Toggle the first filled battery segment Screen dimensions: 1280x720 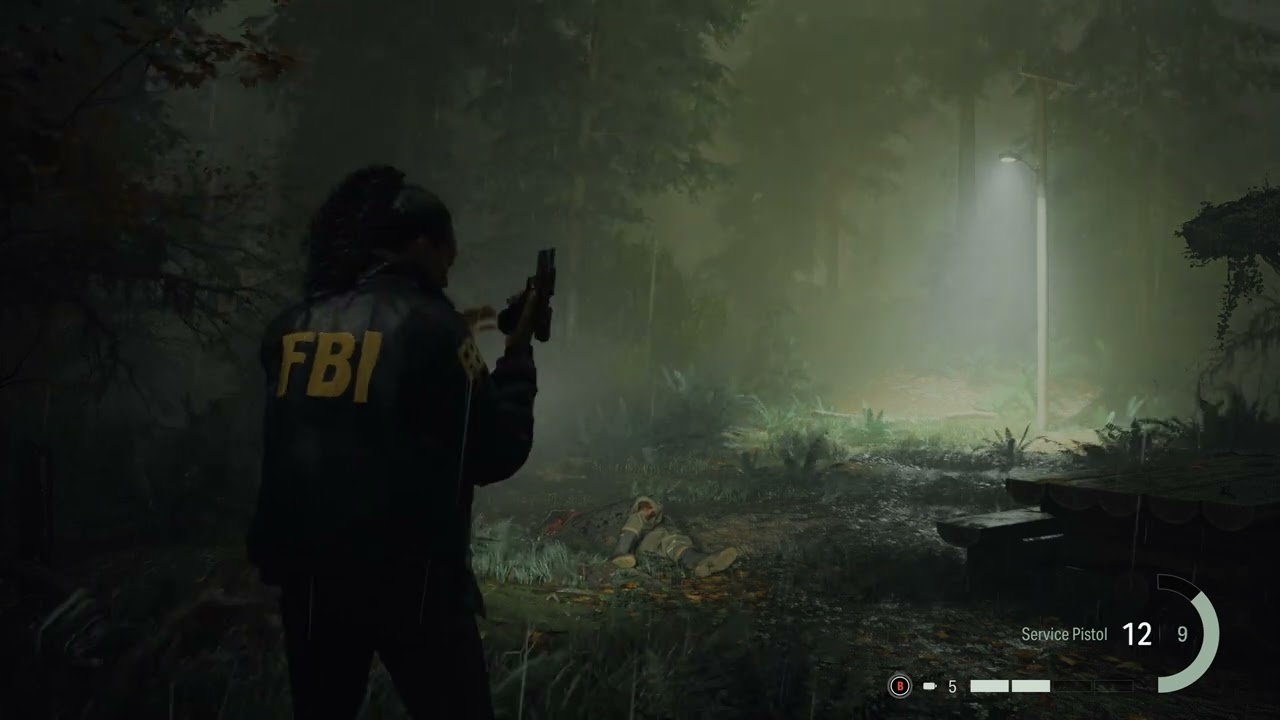coord(990,686)
